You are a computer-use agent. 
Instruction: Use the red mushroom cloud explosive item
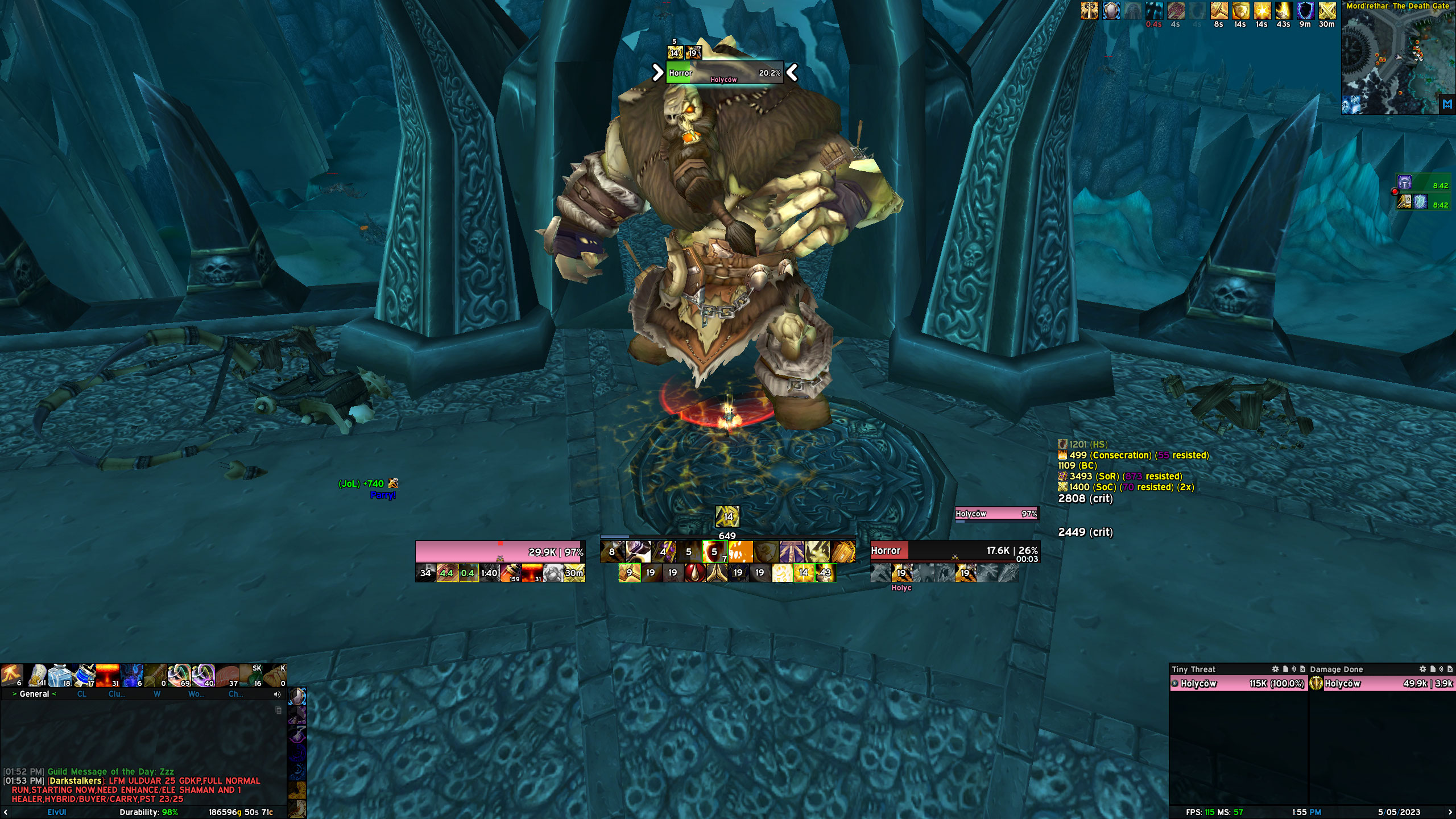point(107,676)
